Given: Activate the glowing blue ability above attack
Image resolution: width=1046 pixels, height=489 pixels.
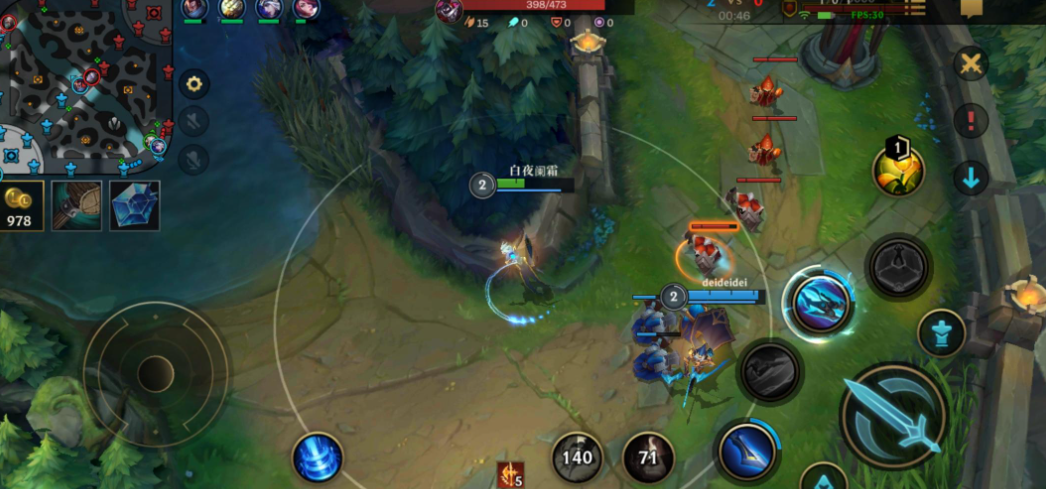Looking at the screenshot, I should click(818, 304).
